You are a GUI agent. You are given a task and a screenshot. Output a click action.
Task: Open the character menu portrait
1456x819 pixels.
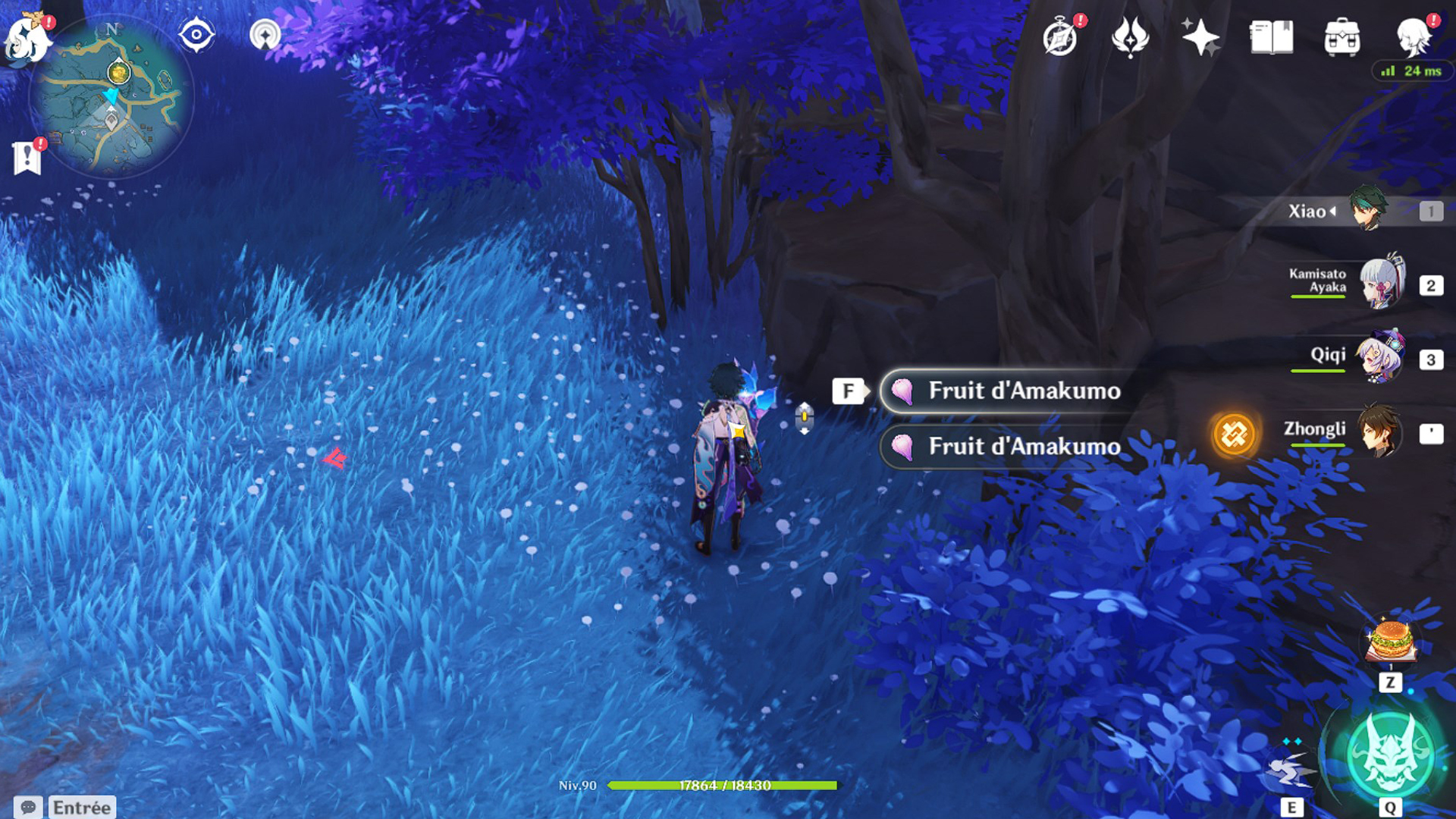[1414, 36]
